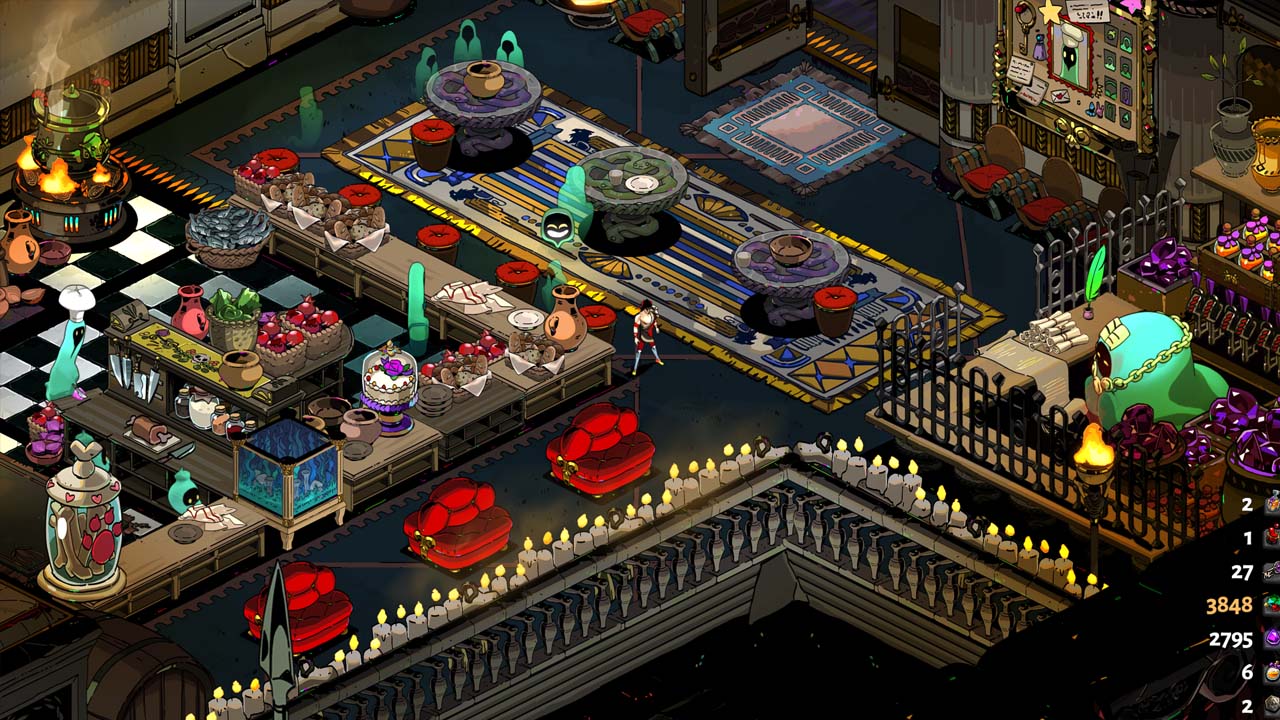Select the red Titan Blood icon
This screenshot has height=720, width=1280.
click(x=1271, y=538)
